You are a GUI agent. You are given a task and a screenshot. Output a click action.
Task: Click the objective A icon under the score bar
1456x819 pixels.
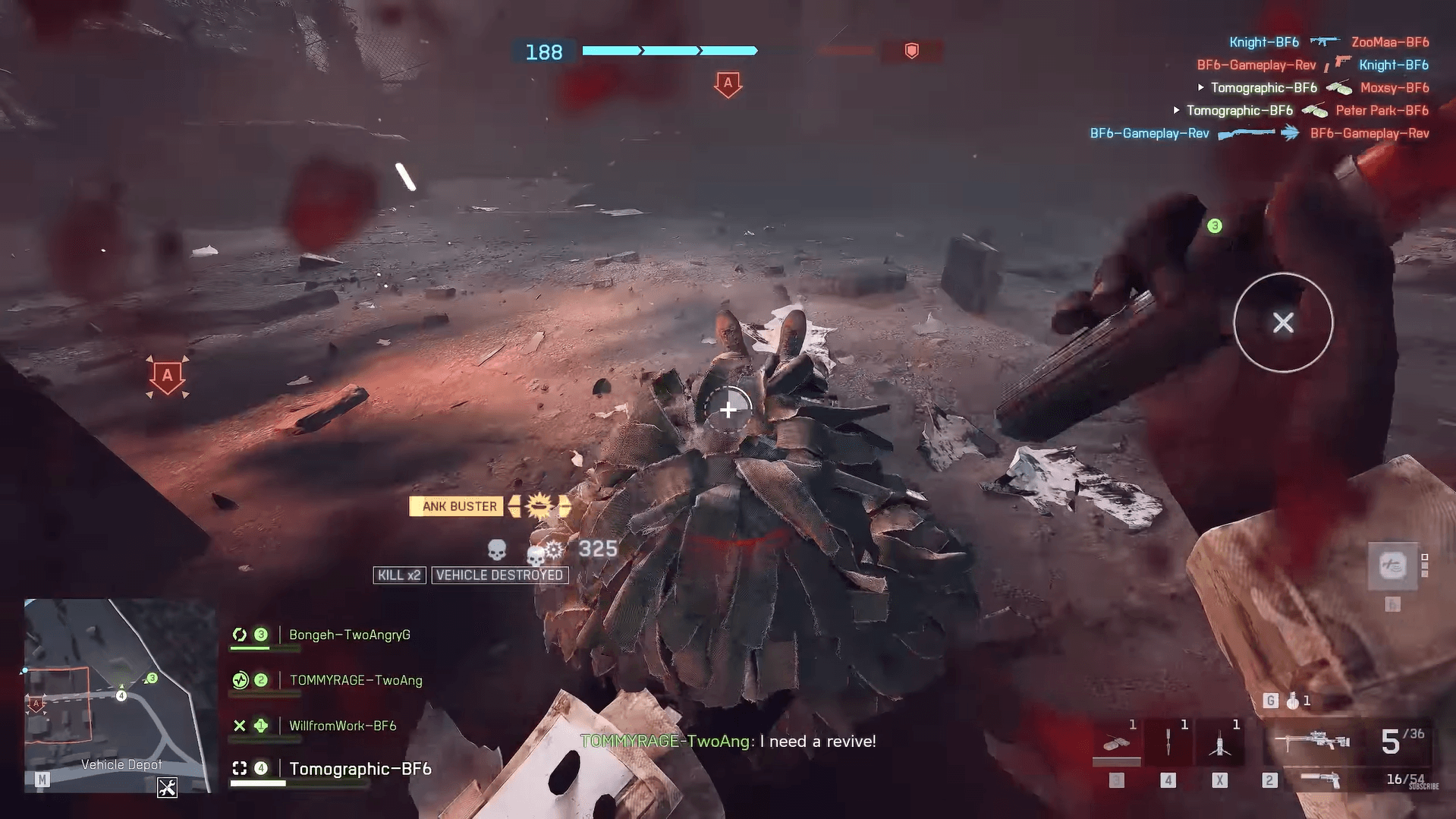728,83
